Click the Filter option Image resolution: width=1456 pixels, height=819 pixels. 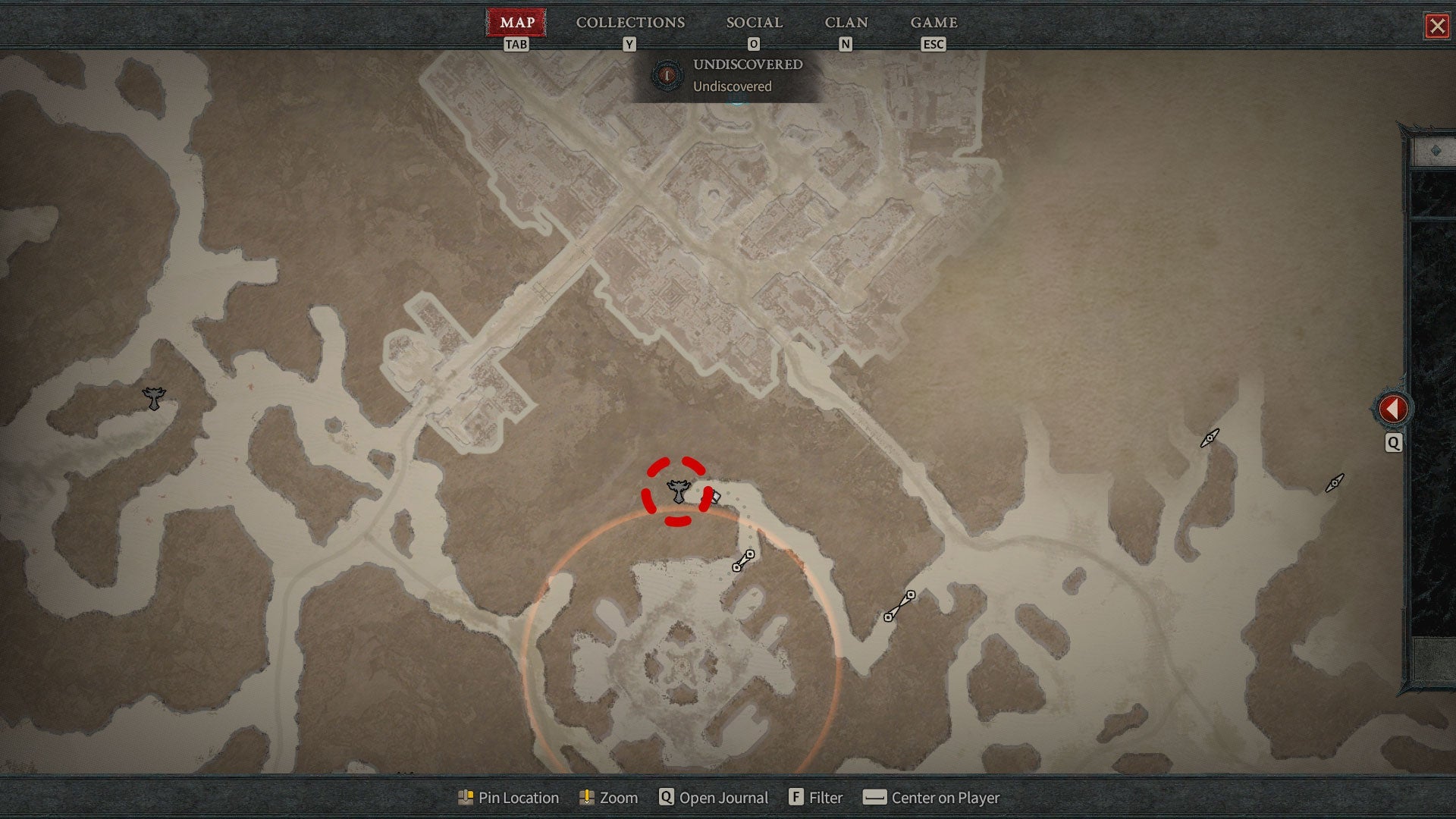coord(816,798)
